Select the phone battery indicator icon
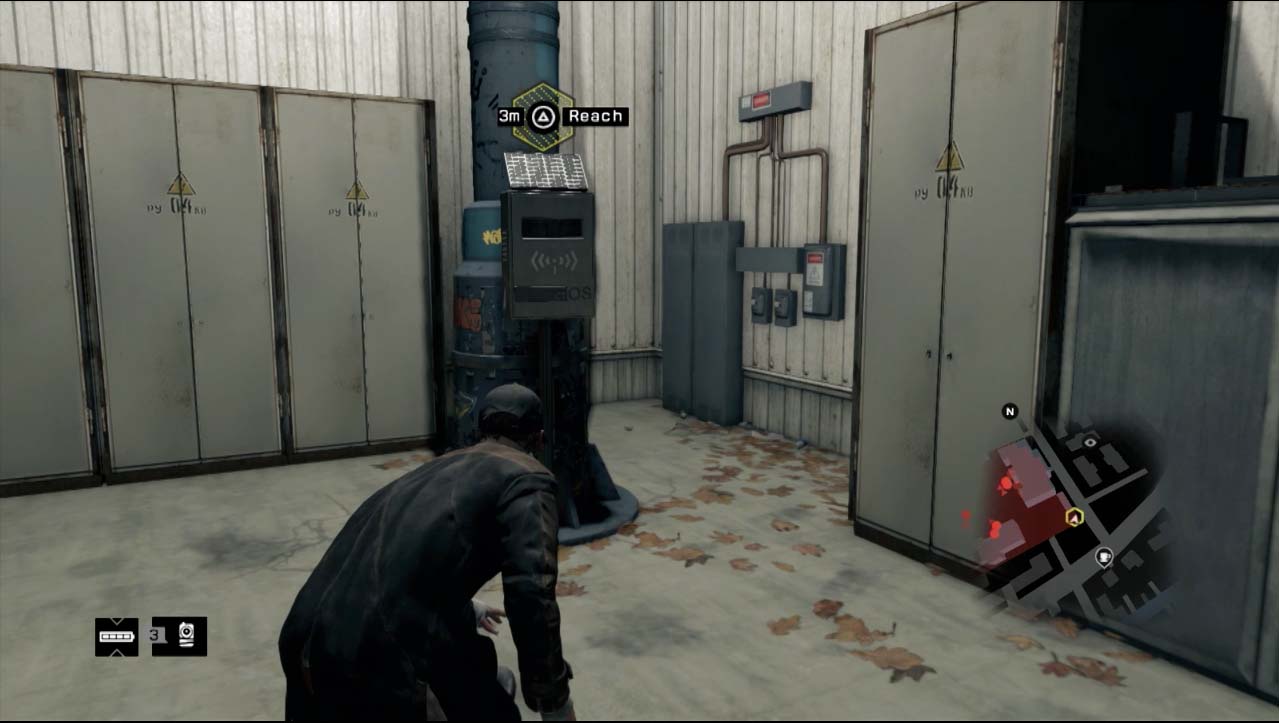Screen dimensions: 1279x723 (116, 636)
